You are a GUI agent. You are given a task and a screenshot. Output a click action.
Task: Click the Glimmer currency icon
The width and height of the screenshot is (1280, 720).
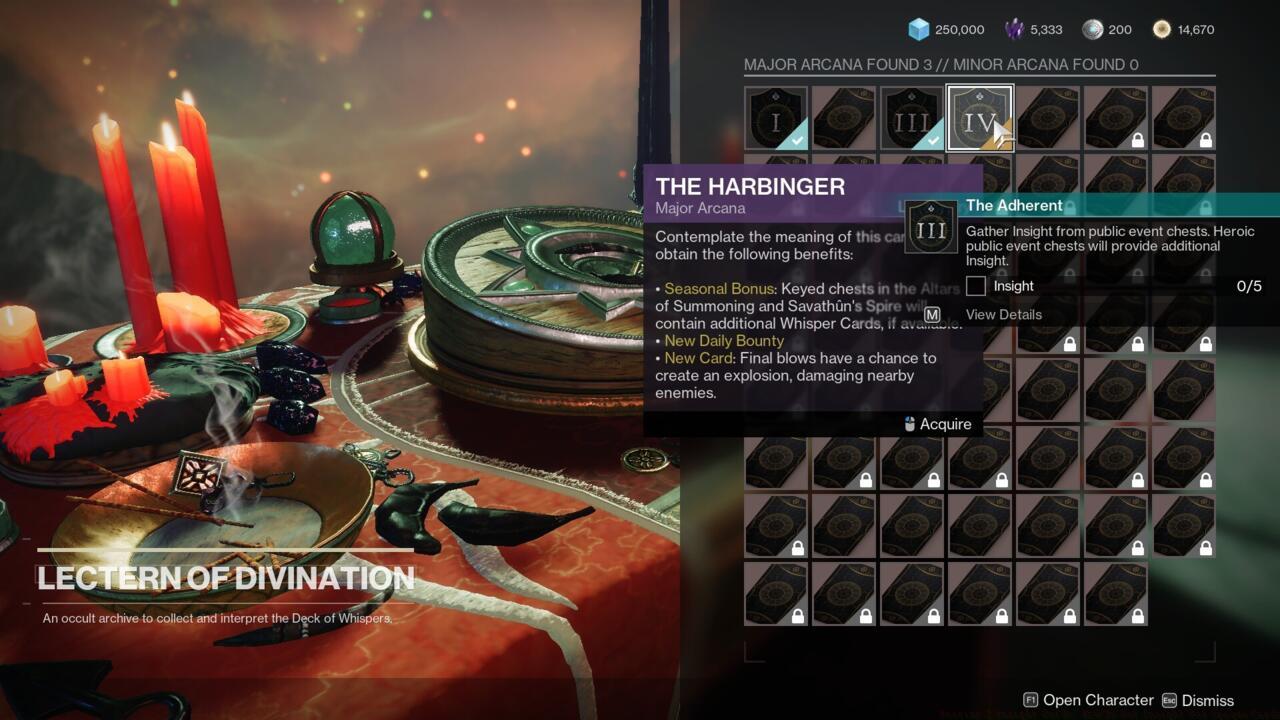click(916, 29)
